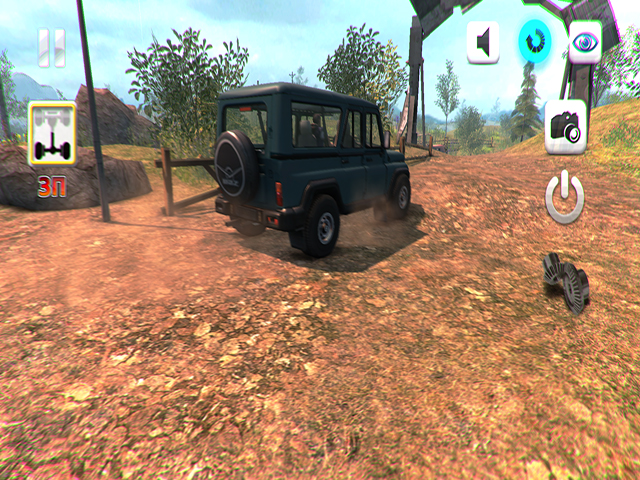Viewport: 640px width, 480px height.
Task: Activate the differential gears icon
Action: tap(566, 282)
